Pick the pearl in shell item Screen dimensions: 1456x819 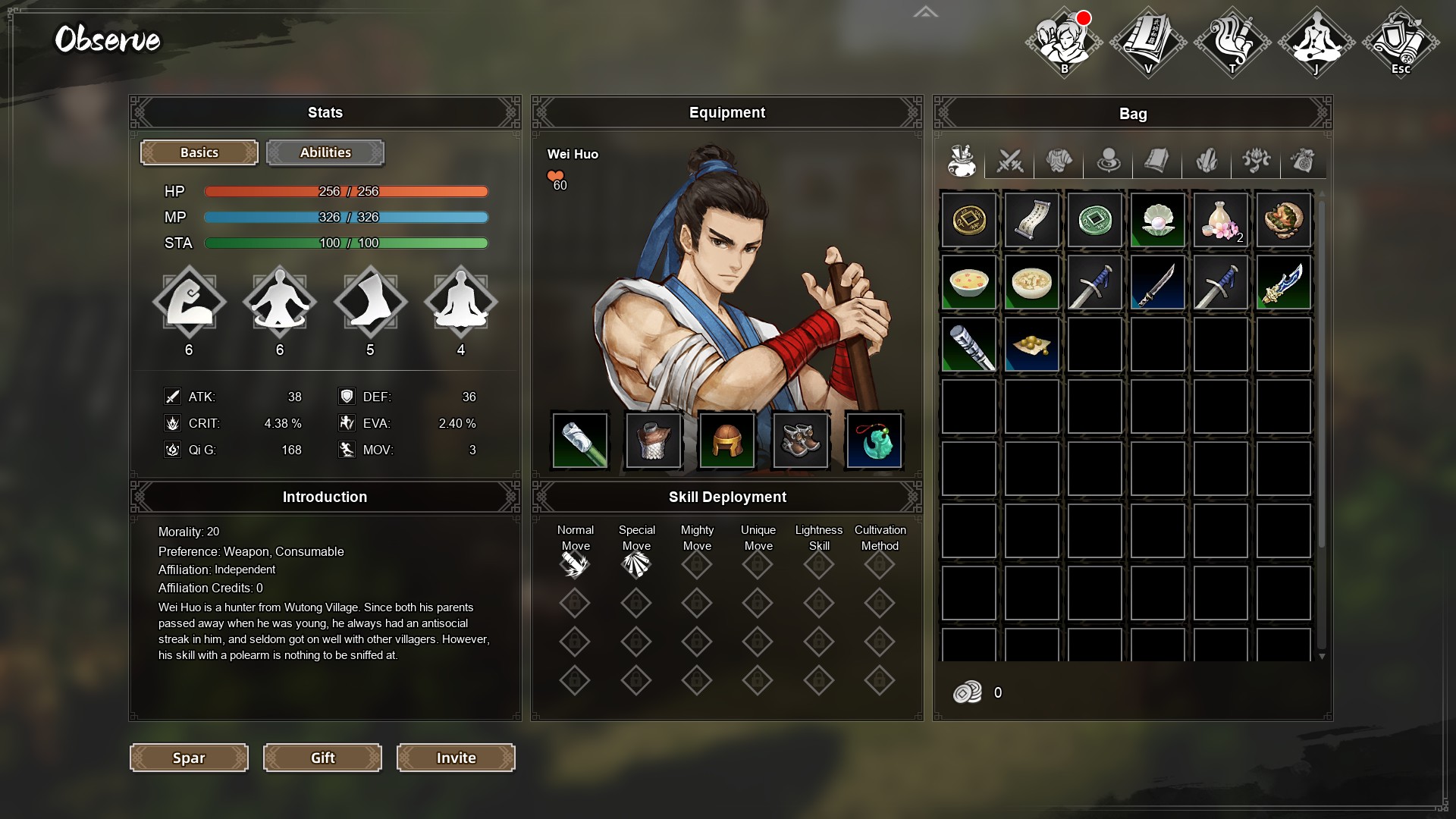tap(1158, 220)
